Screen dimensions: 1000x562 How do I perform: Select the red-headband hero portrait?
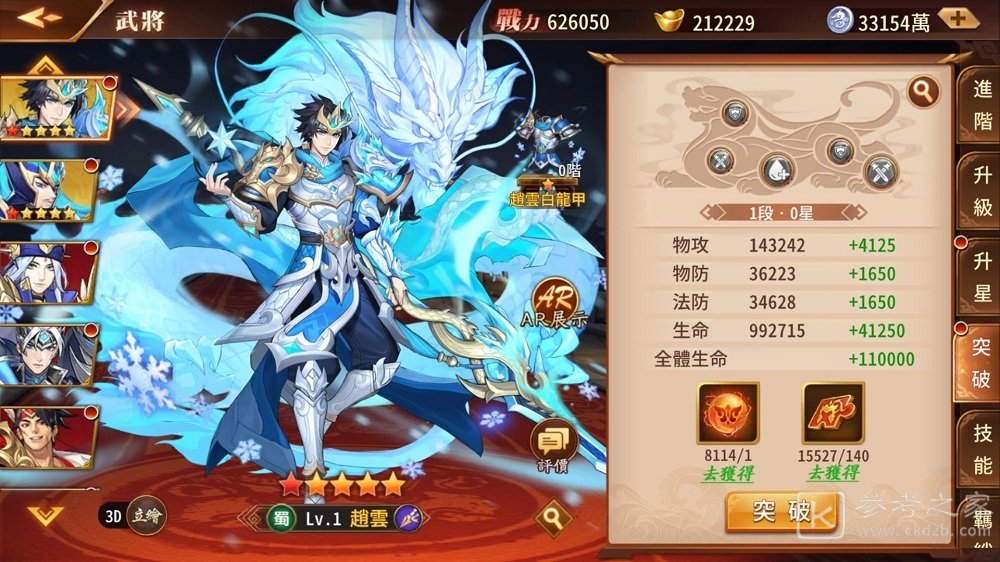pyautogui.click(x=48, y=436)
